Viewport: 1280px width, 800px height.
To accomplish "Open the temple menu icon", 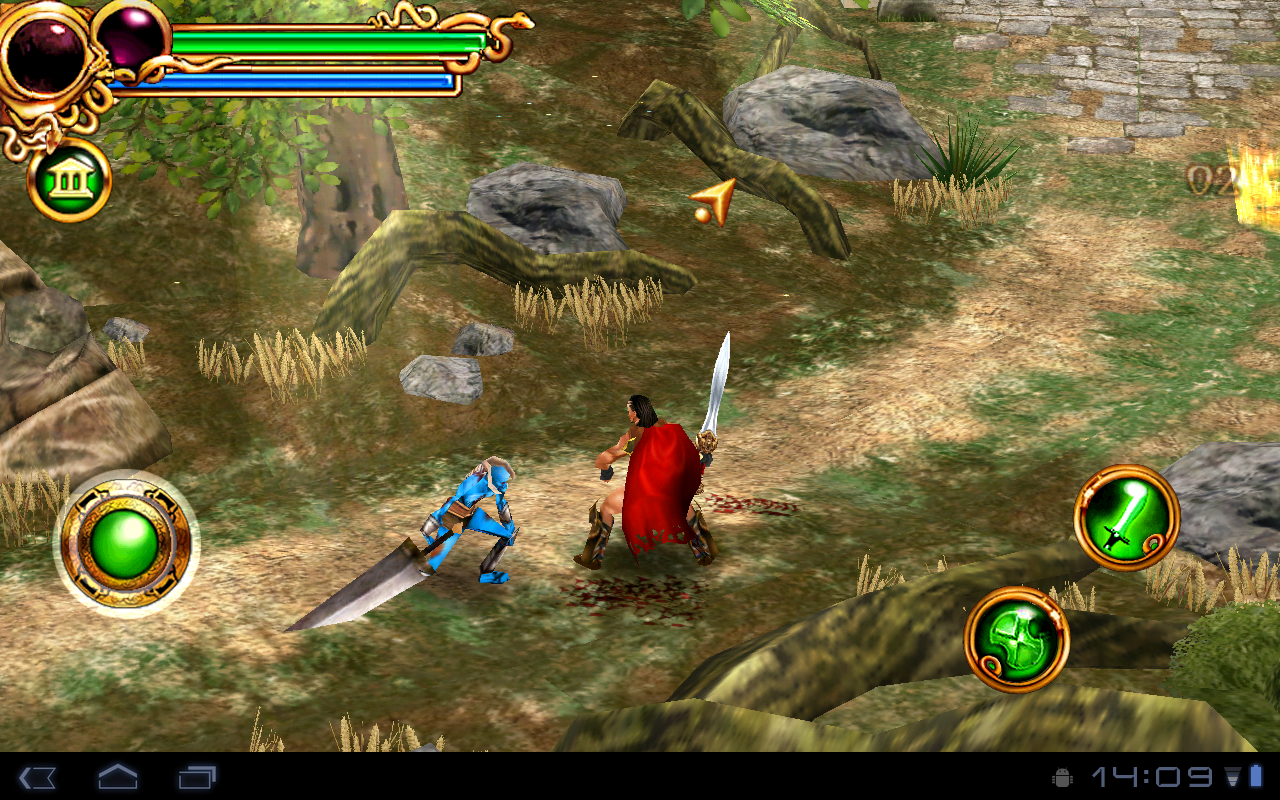I will point(69,180).
